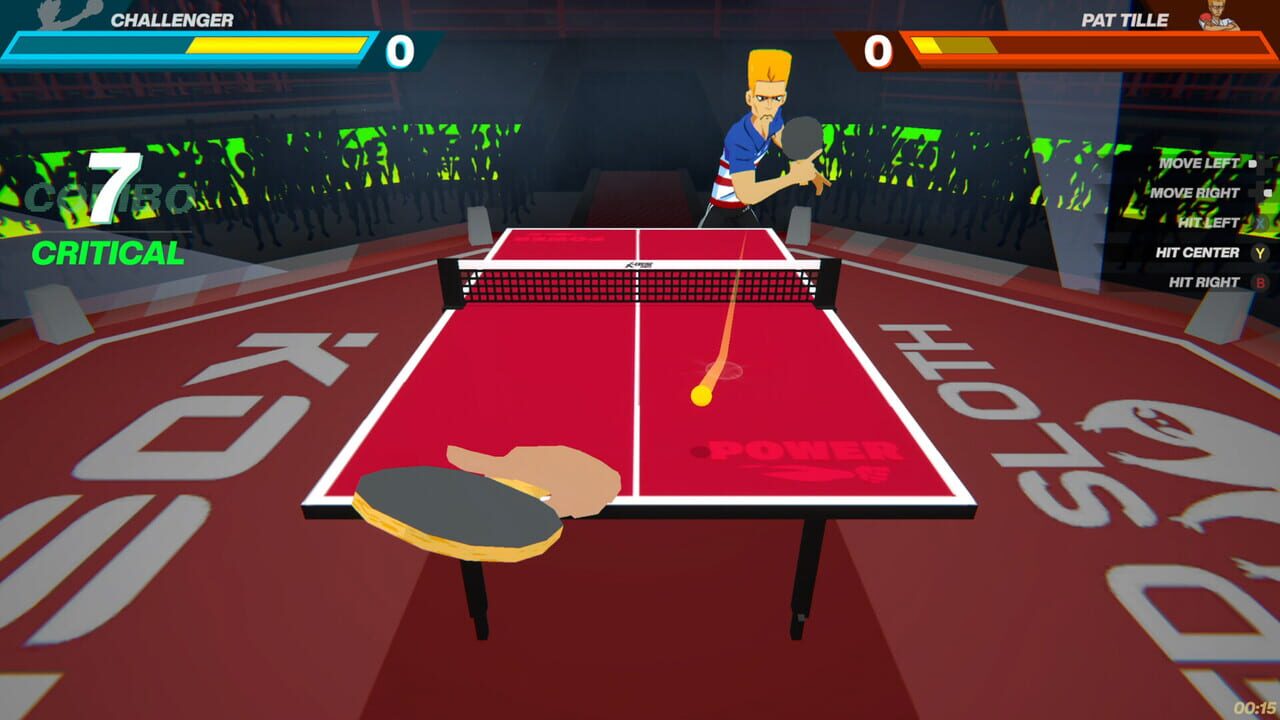This screenshot has width=1280, height=720.
Task: Click the X button prompt beside HIT LEFT
Action: (1260, 222)
